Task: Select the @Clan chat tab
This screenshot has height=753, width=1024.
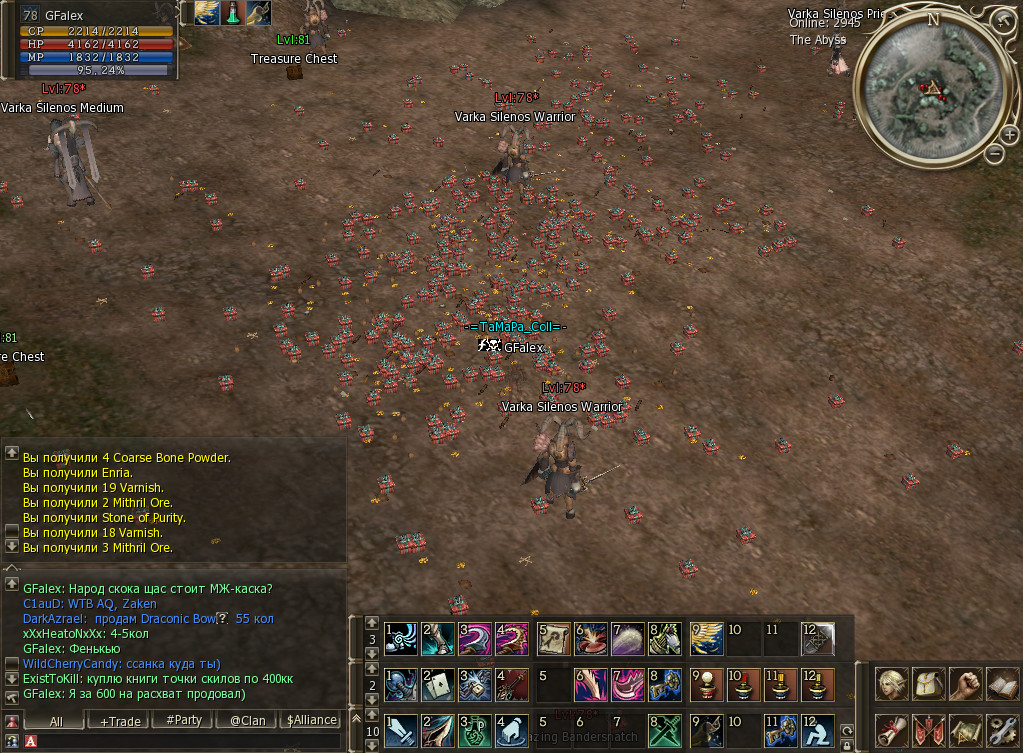Action: (247, 720)
